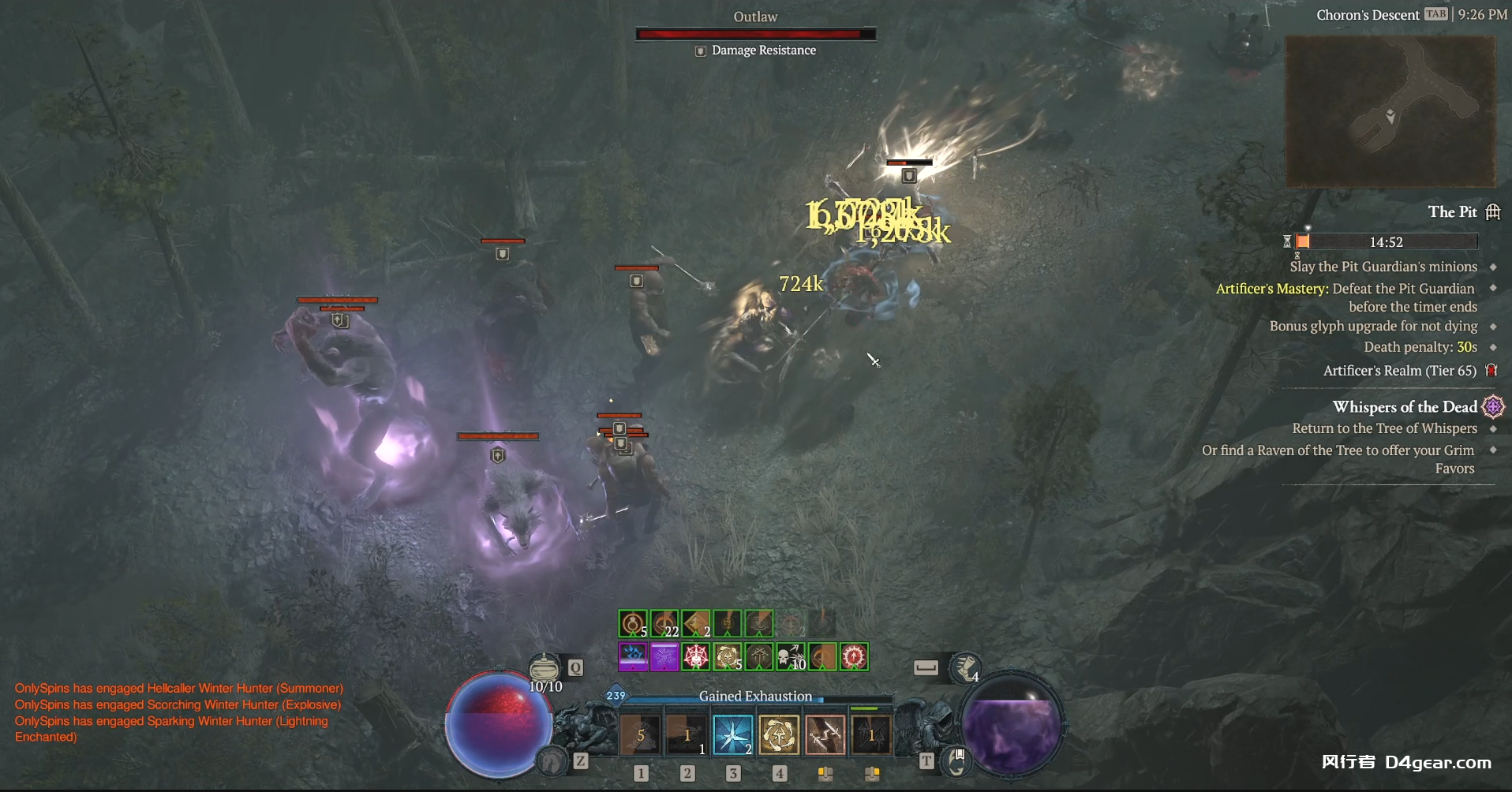Image resolution: width=1512 pixels, height=792 pixels.
Task: Inspect the skull and arrows buff
Action: pyautogui.click(x=791, y=656)
